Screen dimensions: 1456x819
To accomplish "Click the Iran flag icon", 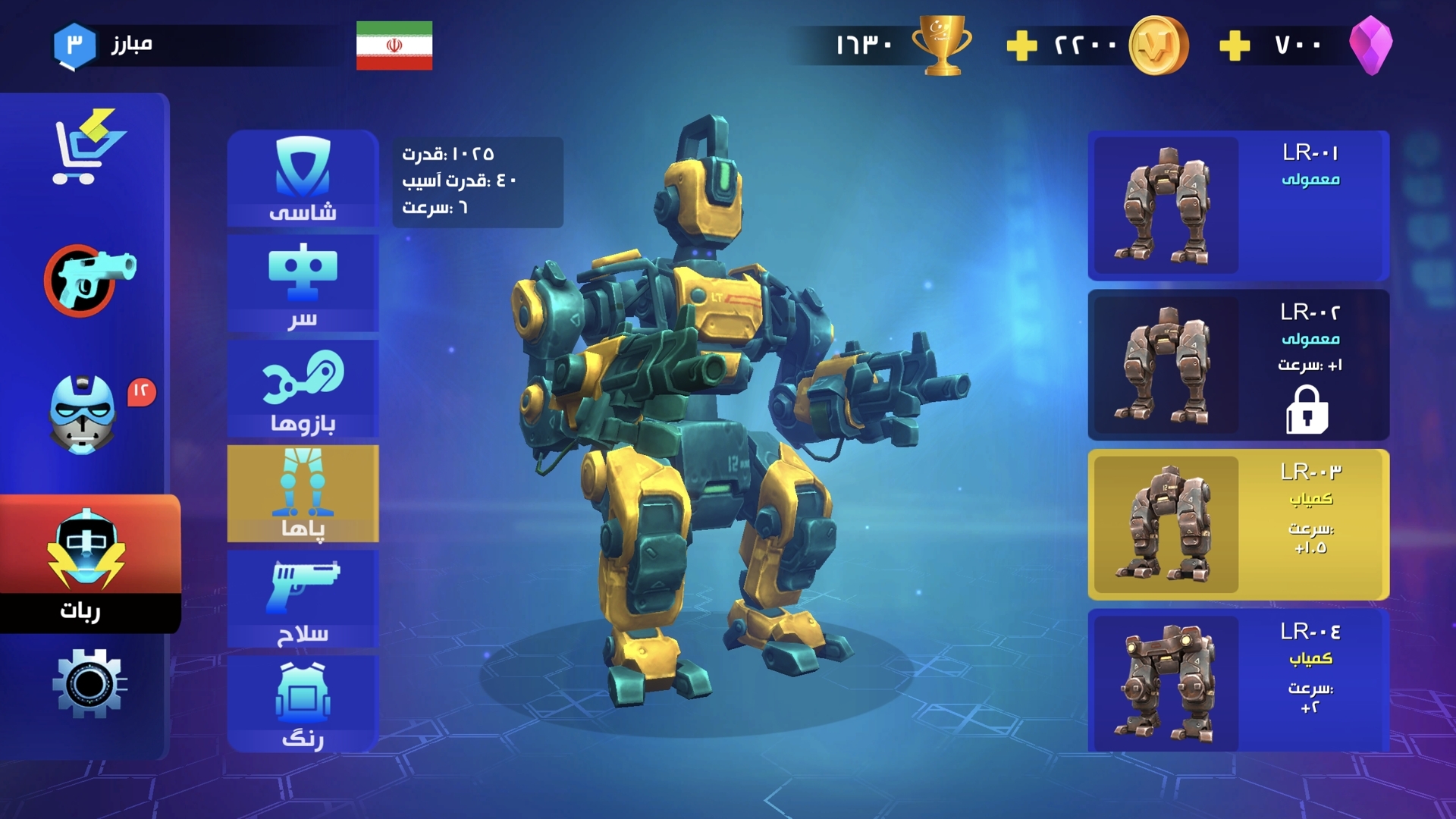I will [394, 45].
